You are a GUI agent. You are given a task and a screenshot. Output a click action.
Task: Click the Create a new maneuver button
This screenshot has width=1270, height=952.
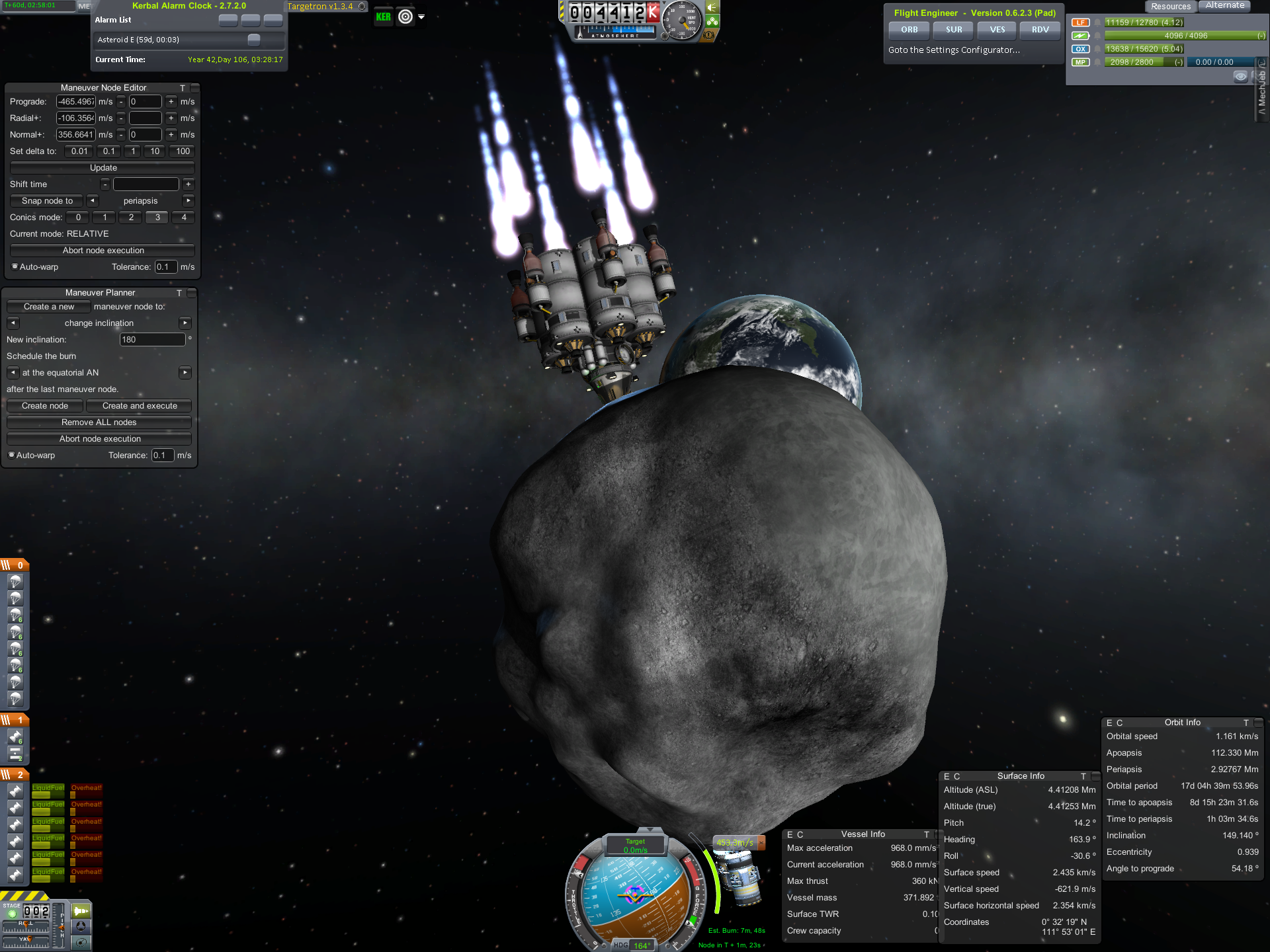click(48, 307)
